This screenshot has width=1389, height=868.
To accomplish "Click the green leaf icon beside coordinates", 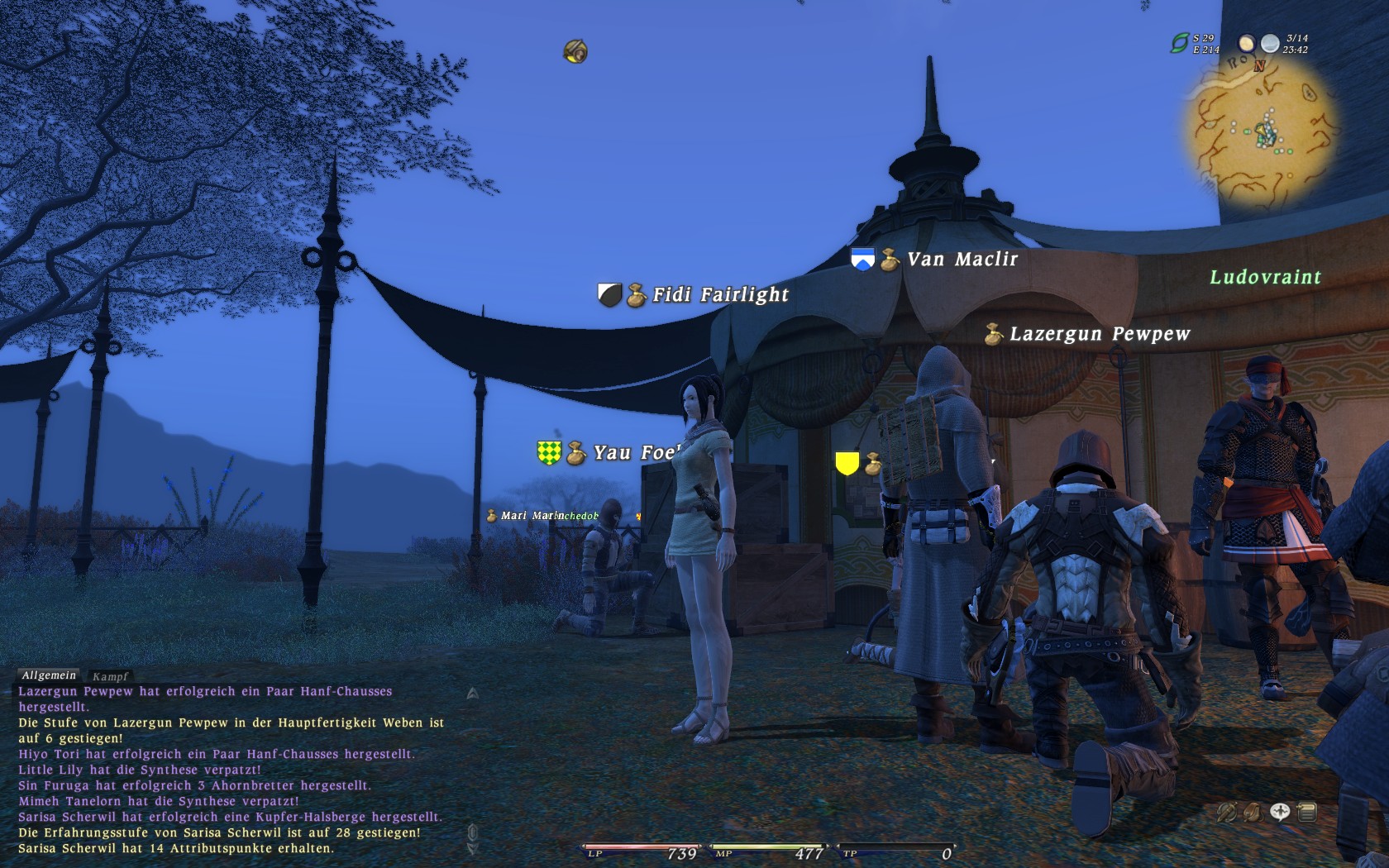I will (x=1179, y=43).
